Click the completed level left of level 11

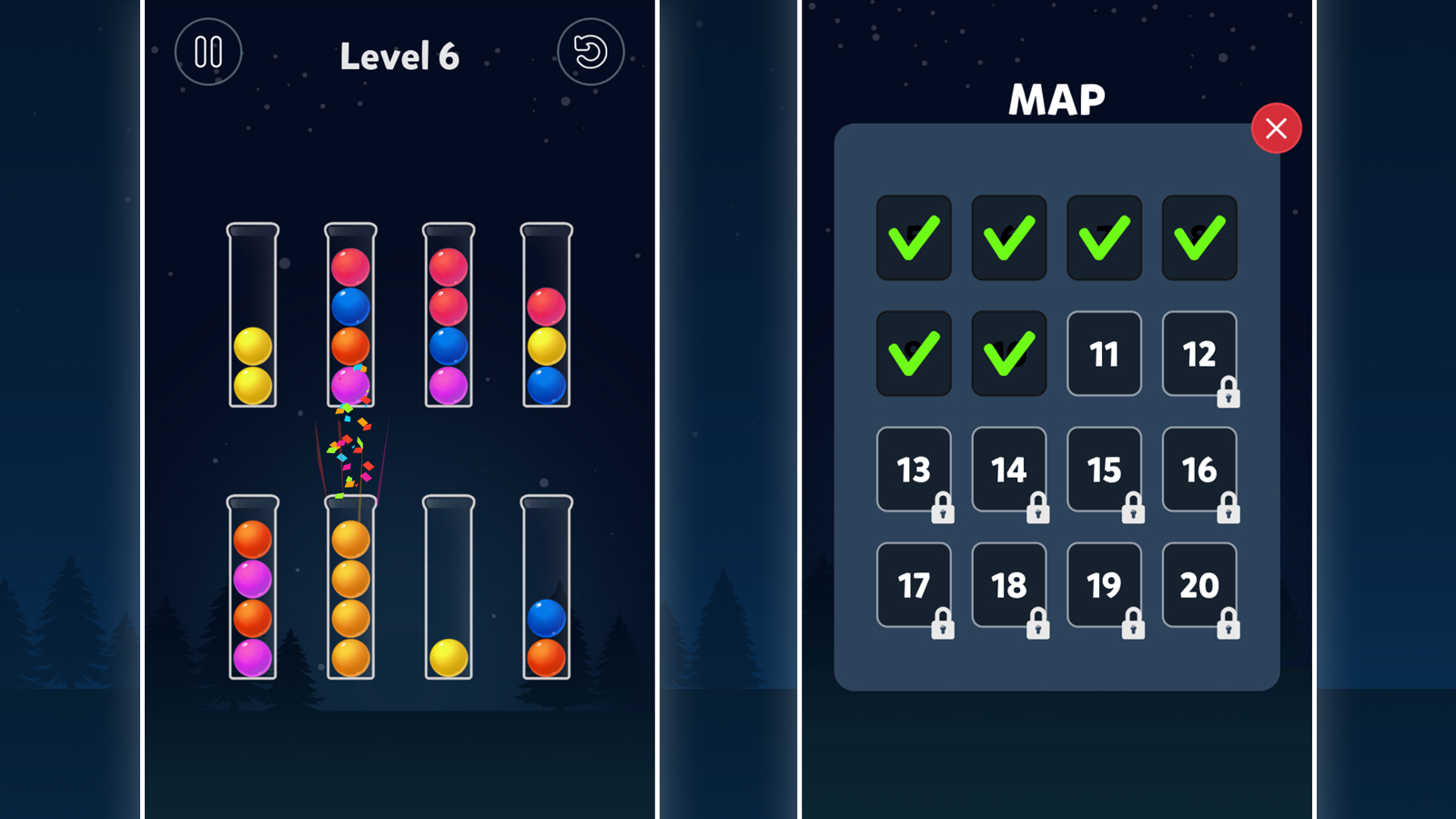coord(1008,352)
